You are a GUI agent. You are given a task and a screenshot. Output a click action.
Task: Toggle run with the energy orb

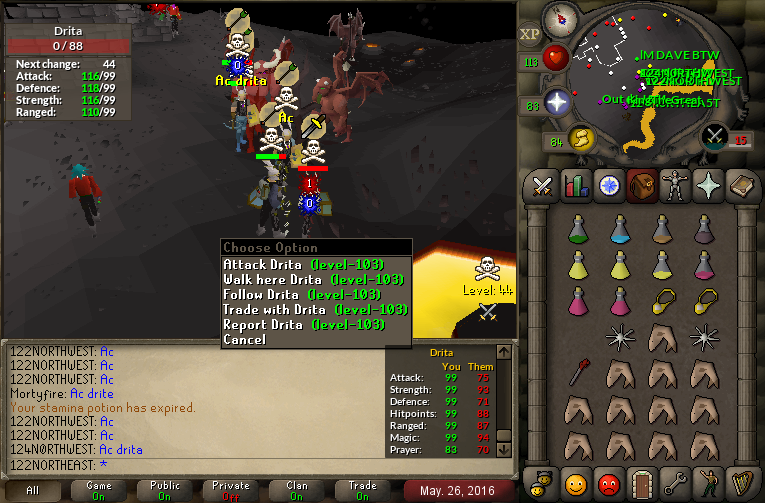pos(581,137)
